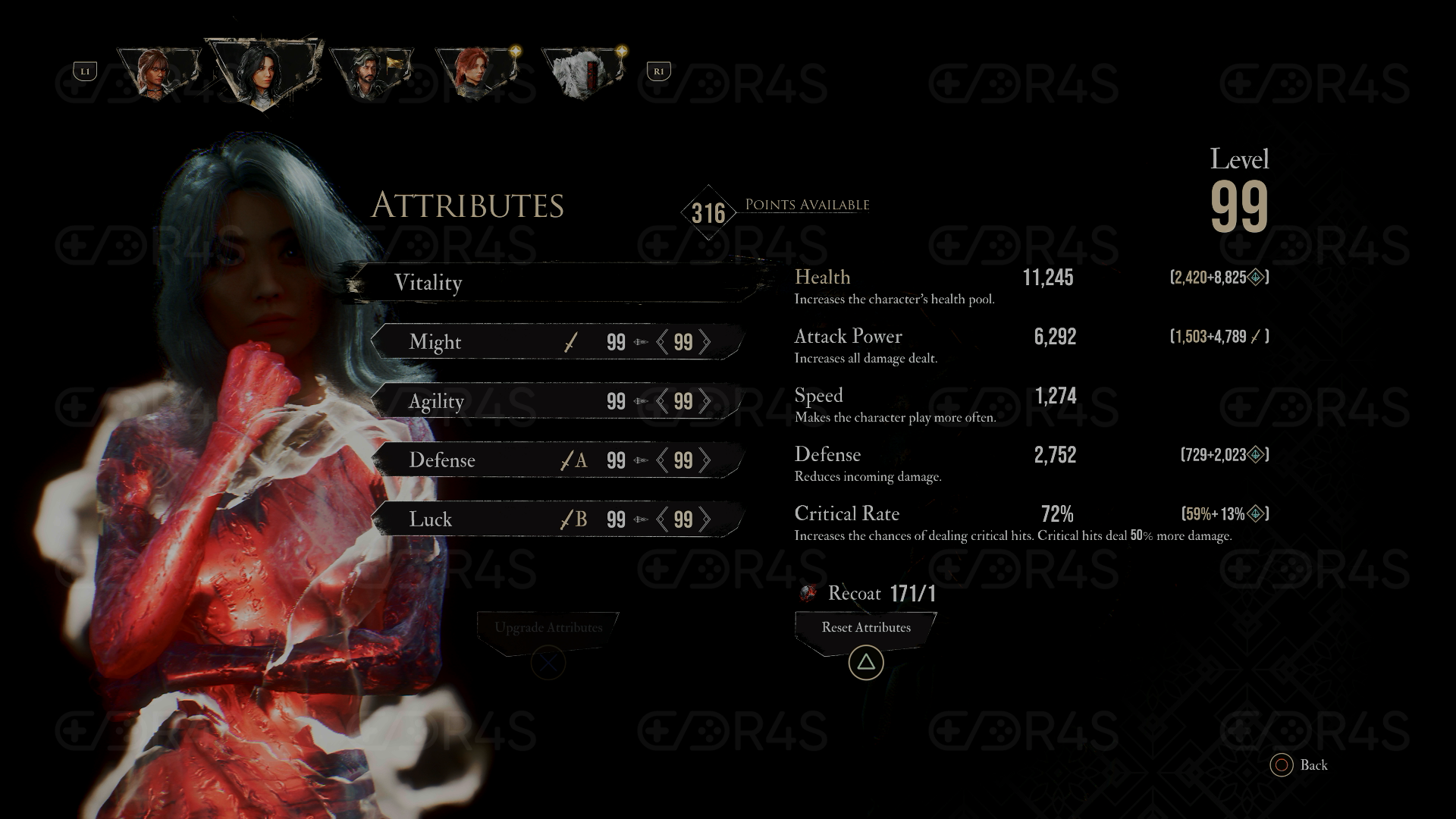
Task: Increase Might with its right arrow
Action: point(705,342)
